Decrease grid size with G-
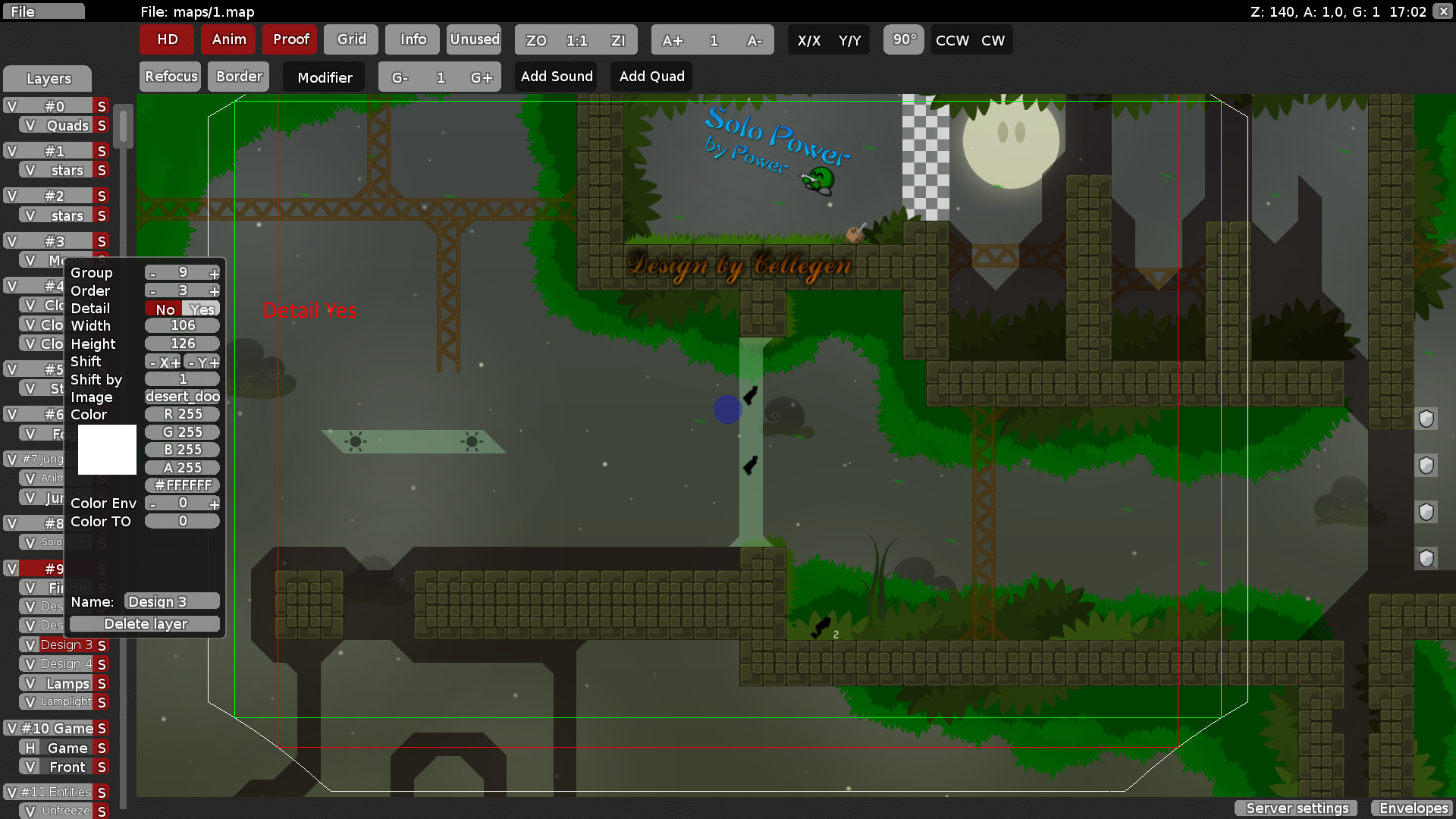 click(x=400, y=77)
